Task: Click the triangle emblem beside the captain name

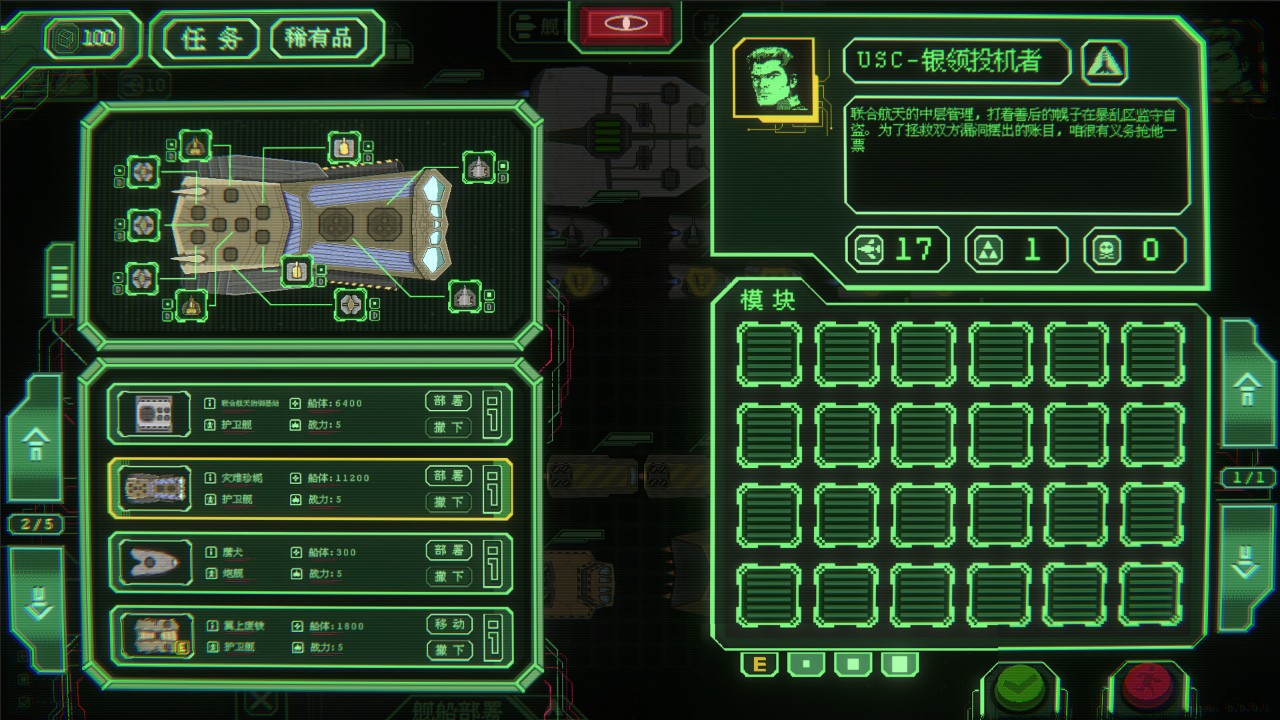Action: coord(1103,61)
